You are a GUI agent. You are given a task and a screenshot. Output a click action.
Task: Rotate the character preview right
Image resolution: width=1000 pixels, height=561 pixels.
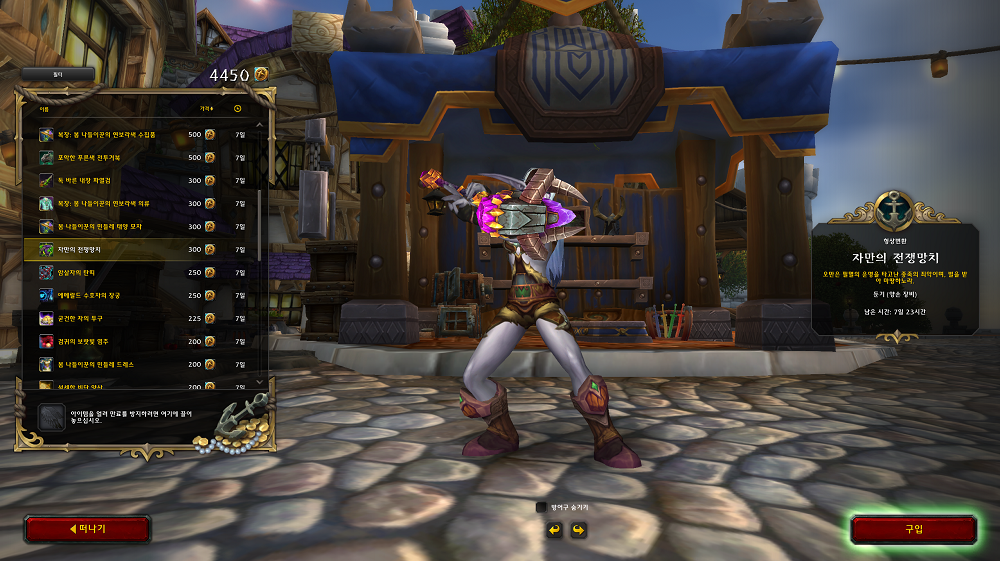[x=577, y=529]
